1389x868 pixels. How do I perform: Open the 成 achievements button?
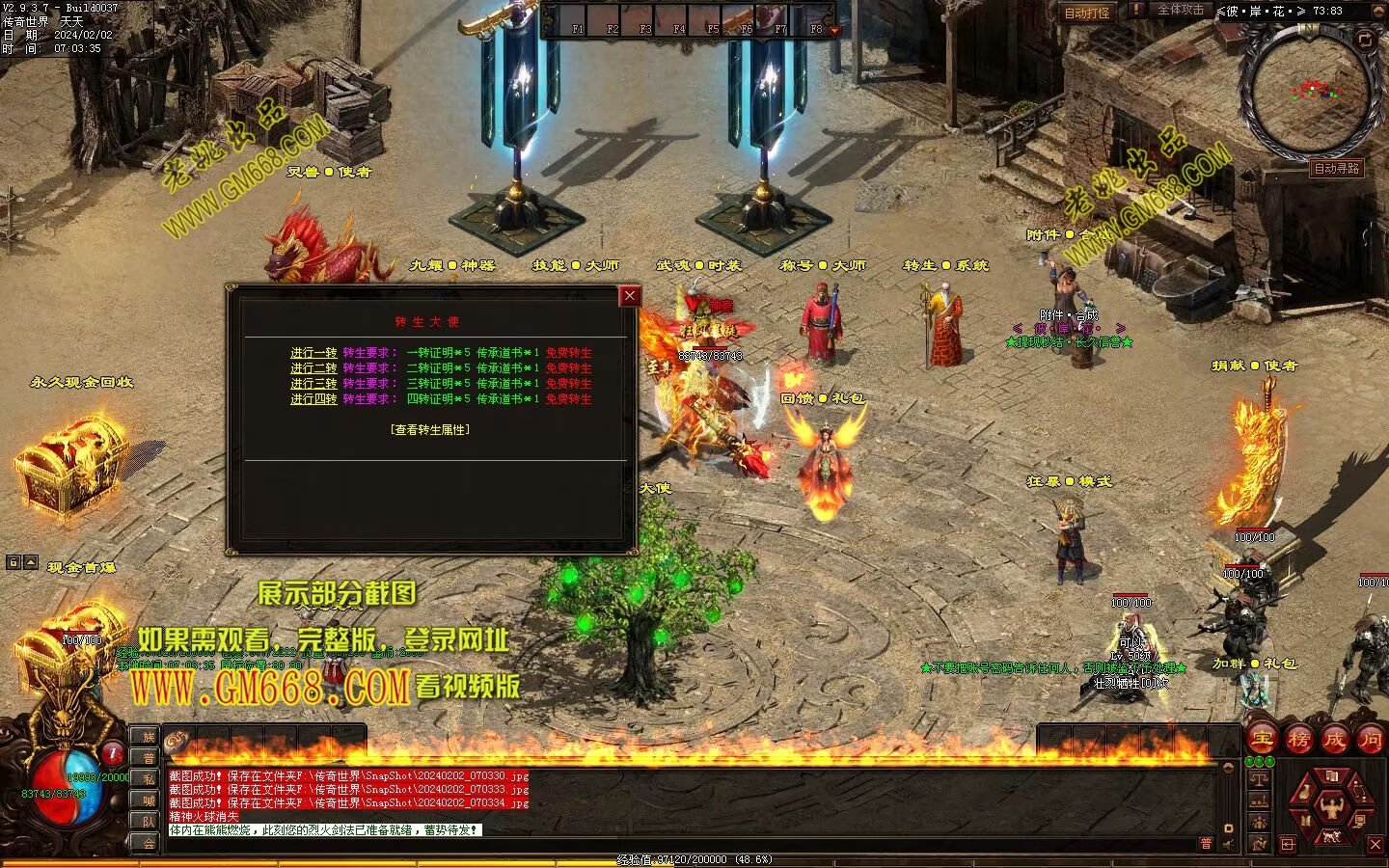[x=1335, y=740]
